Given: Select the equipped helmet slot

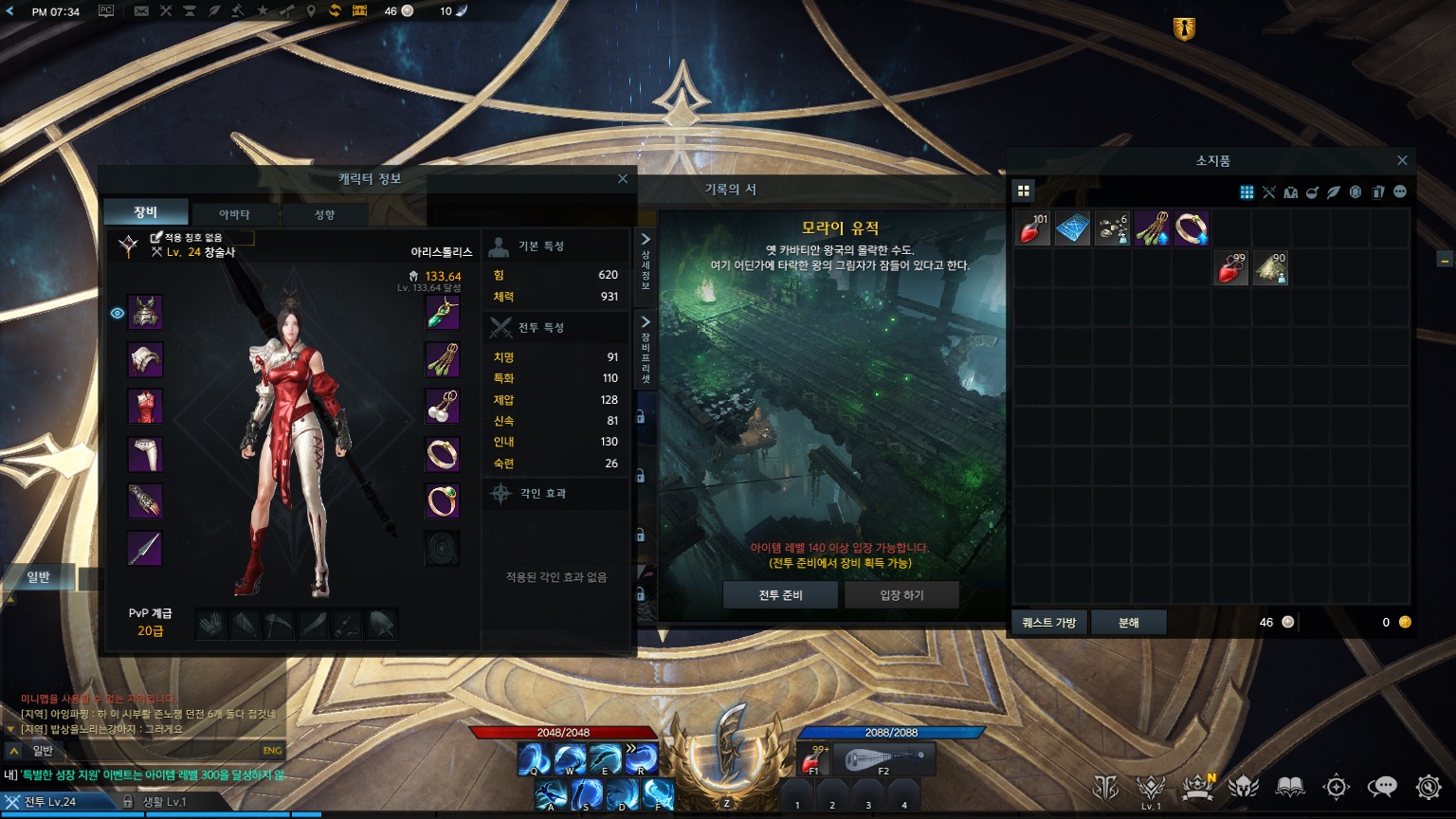Looking at the screenshot, I should (145, 313).
